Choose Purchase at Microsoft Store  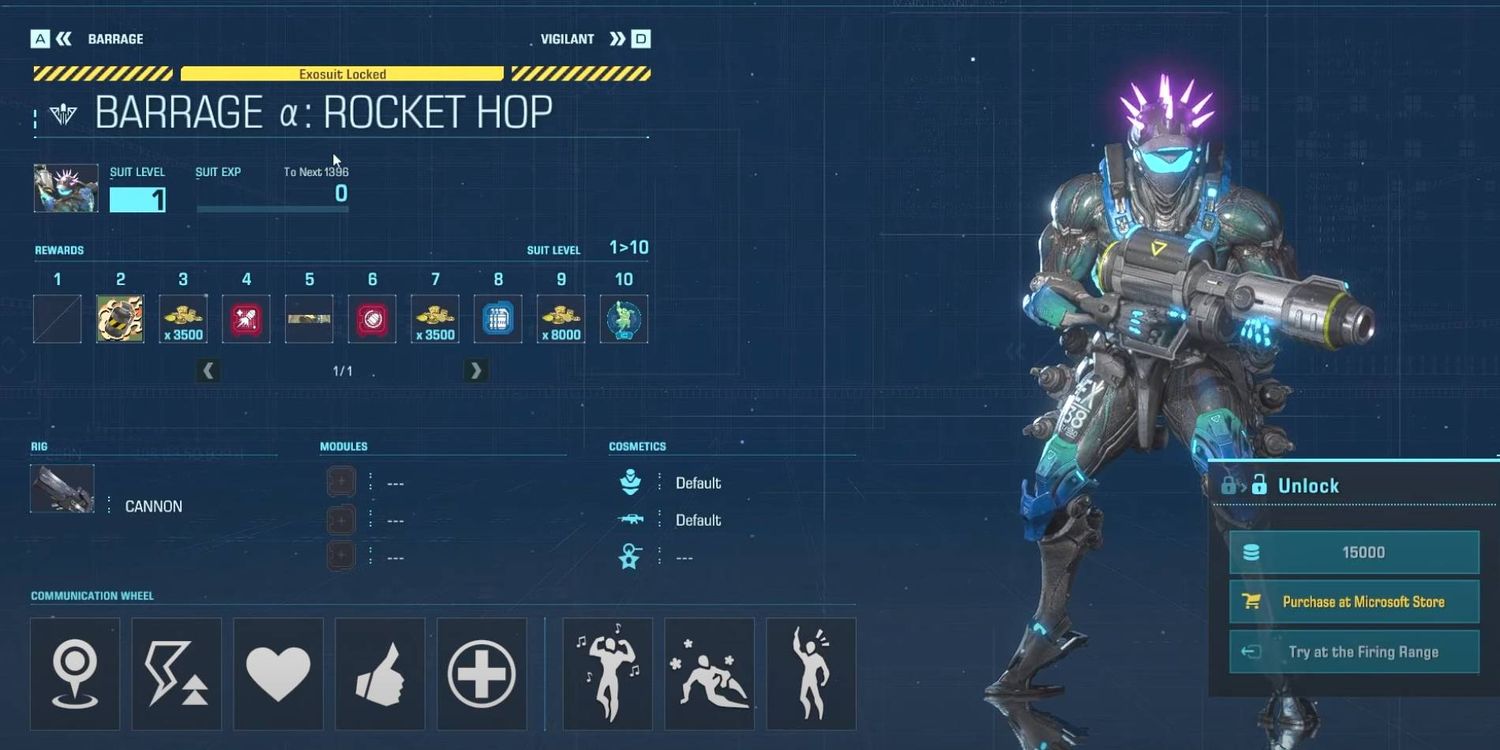(x=1354, y=602)
